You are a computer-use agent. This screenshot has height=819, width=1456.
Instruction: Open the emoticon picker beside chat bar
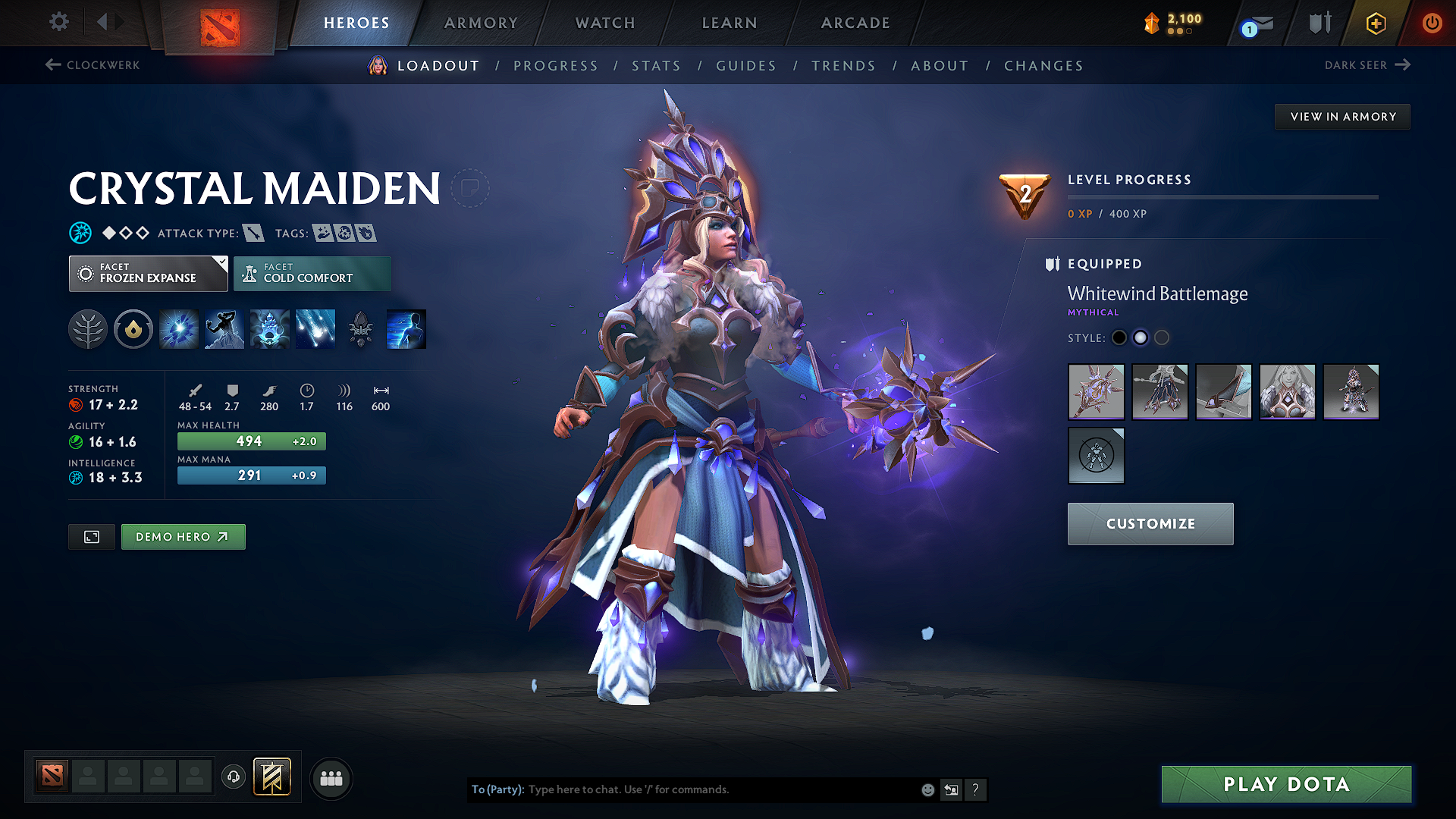pos(927,789)
